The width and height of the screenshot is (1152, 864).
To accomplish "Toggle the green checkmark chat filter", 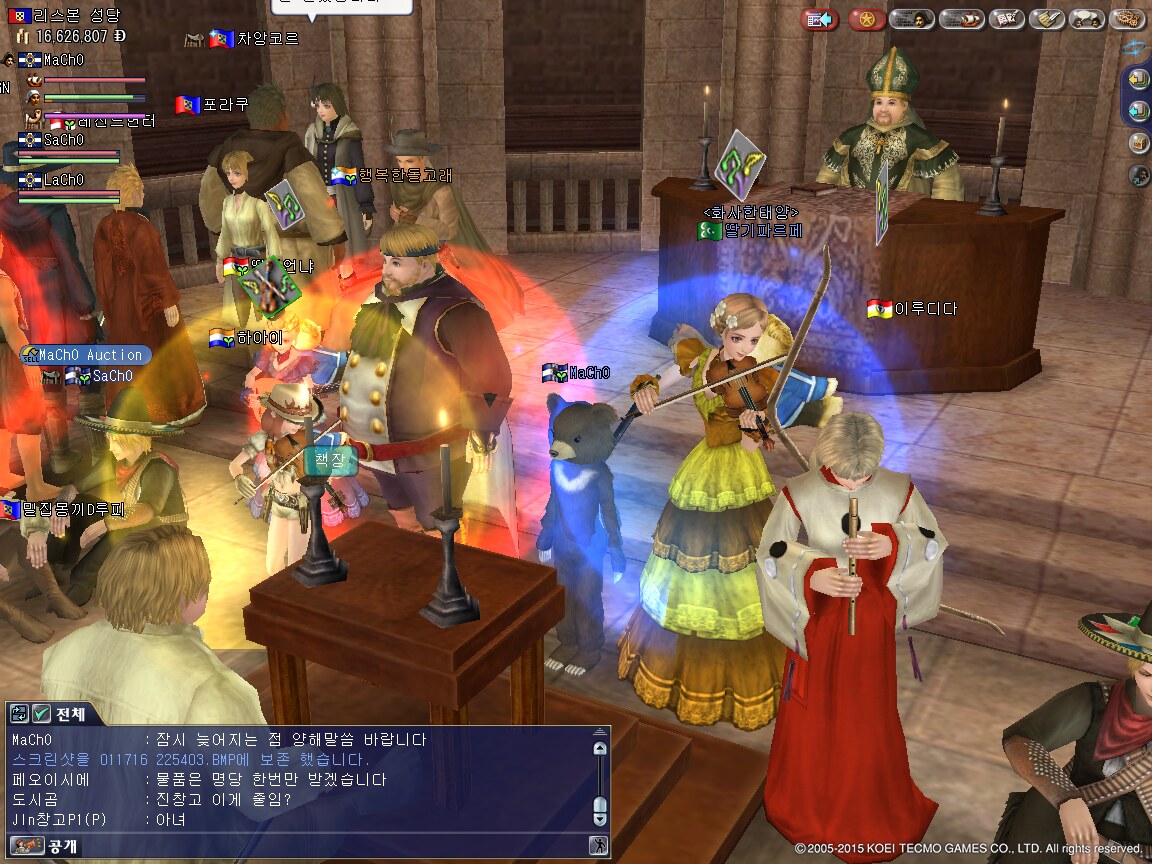I will tap(41, 714).
